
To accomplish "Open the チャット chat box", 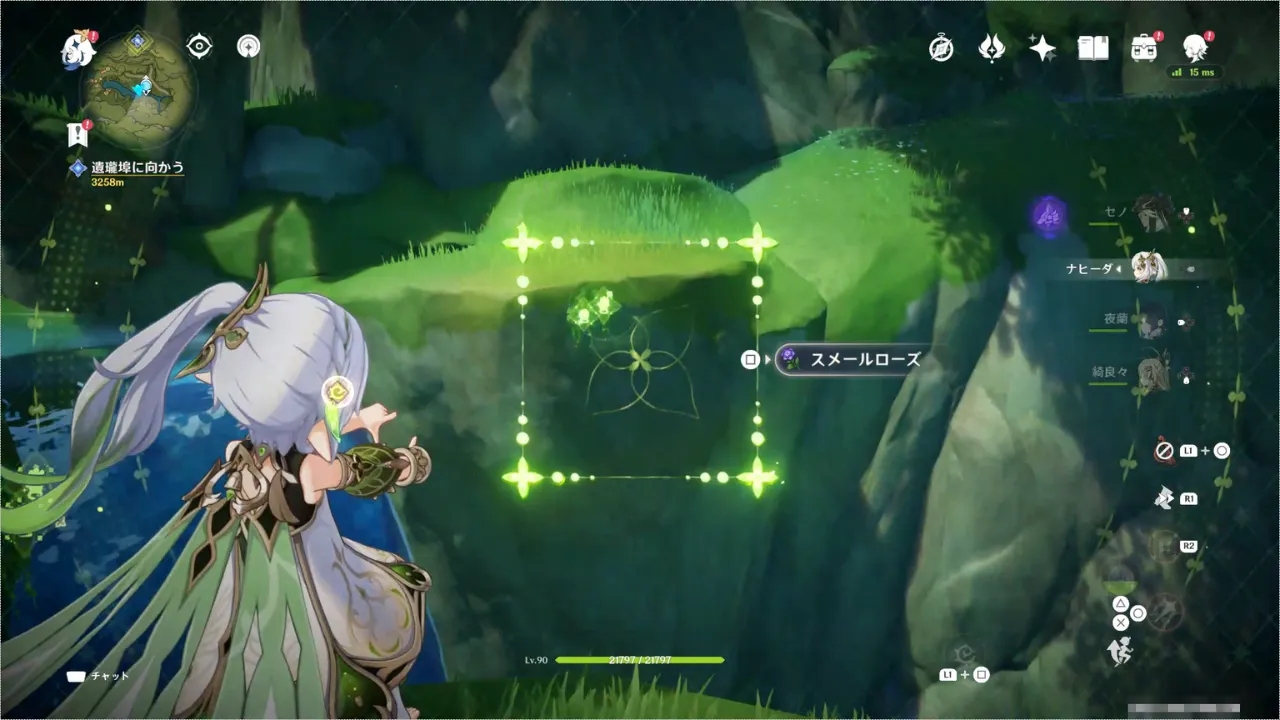I will 98,676.
